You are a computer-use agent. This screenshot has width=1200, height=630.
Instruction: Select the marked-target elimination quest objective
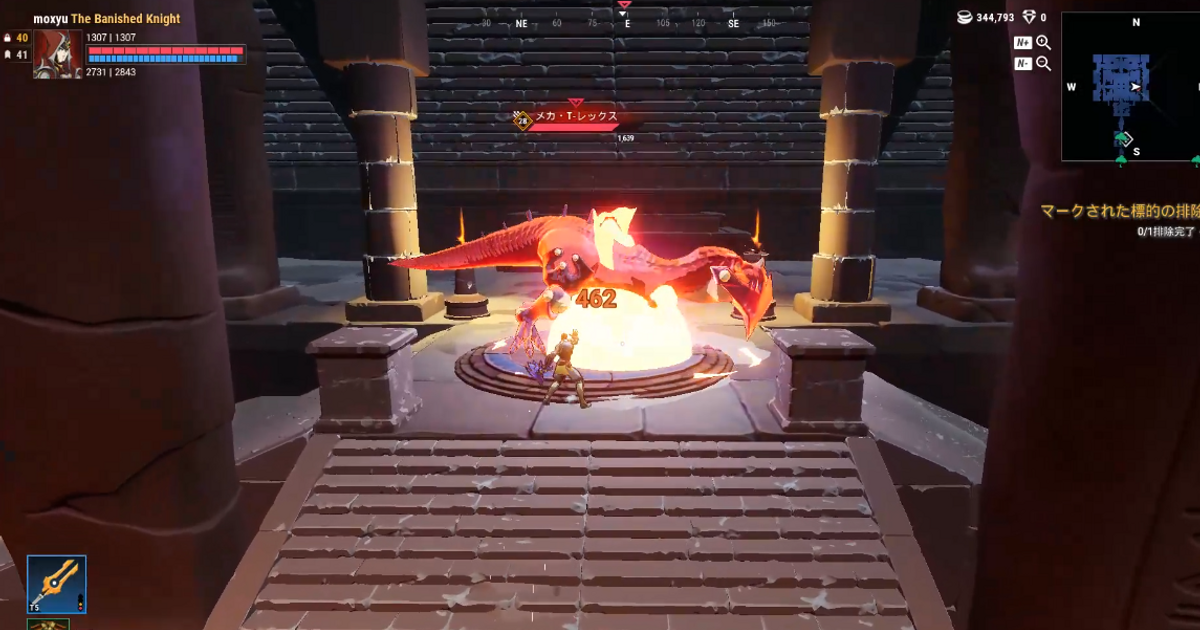(1118, 212)
